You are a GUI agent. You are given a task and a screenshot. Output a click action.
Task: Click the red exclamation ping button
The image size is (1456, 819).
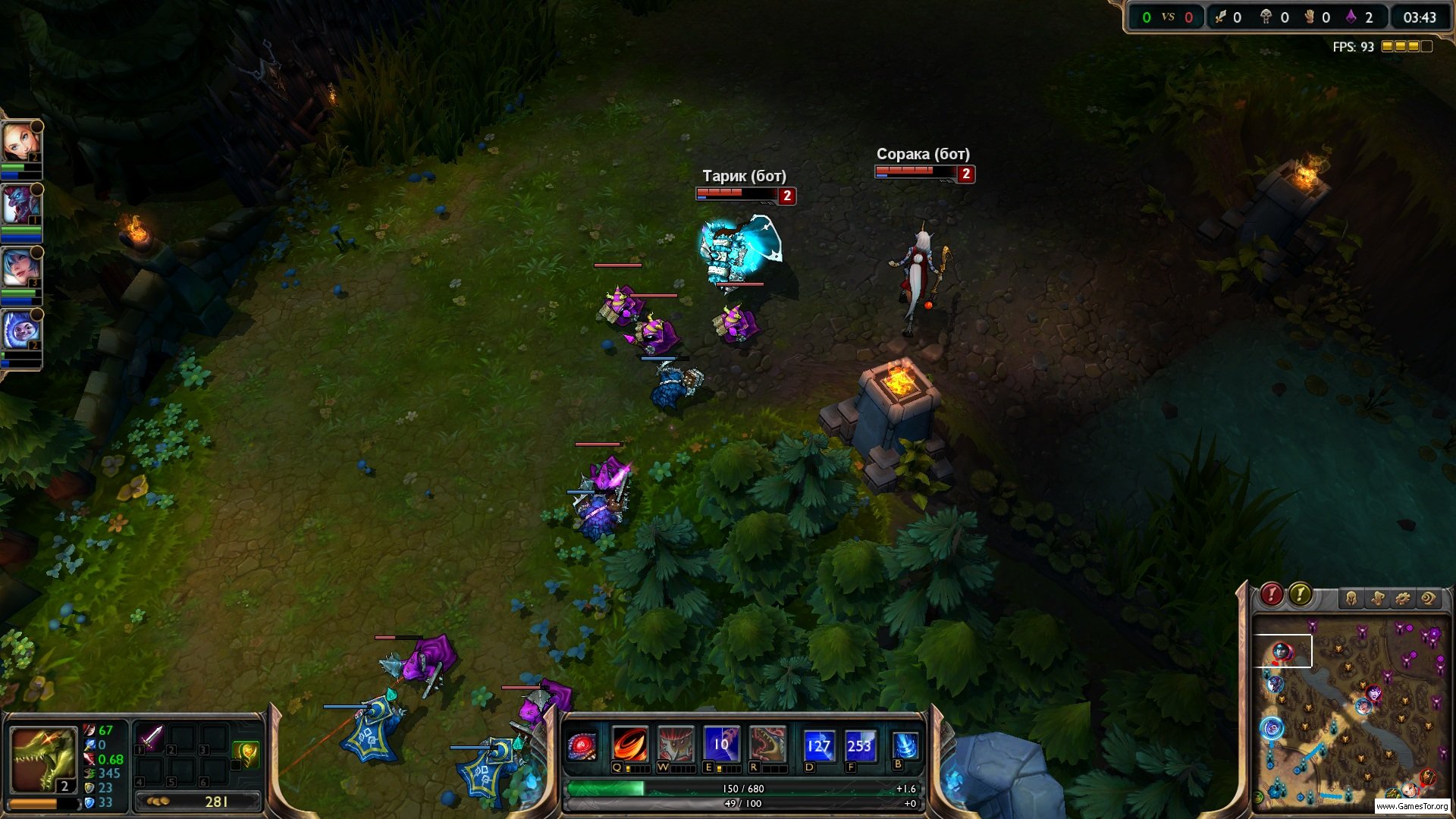coord(1272,595)
